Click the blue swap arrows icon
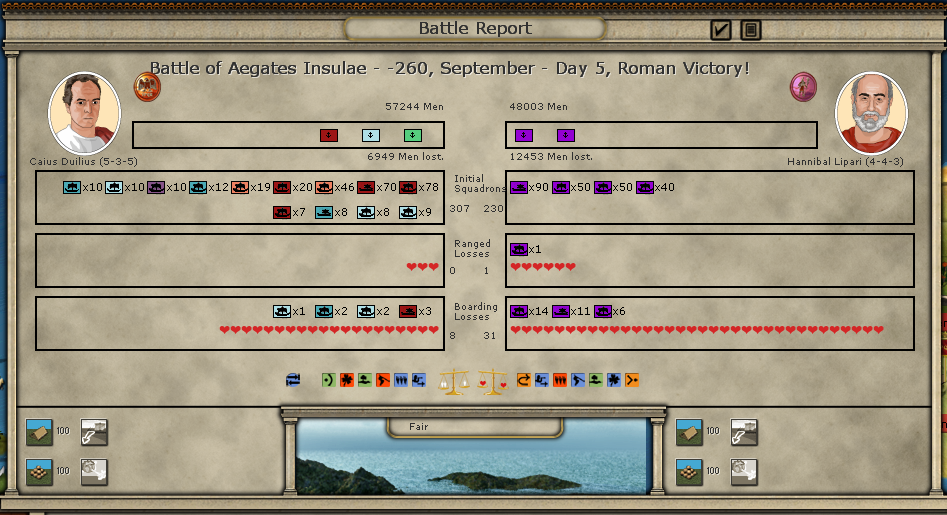Screen dimensions: 947x515 (x=293, y=380)
